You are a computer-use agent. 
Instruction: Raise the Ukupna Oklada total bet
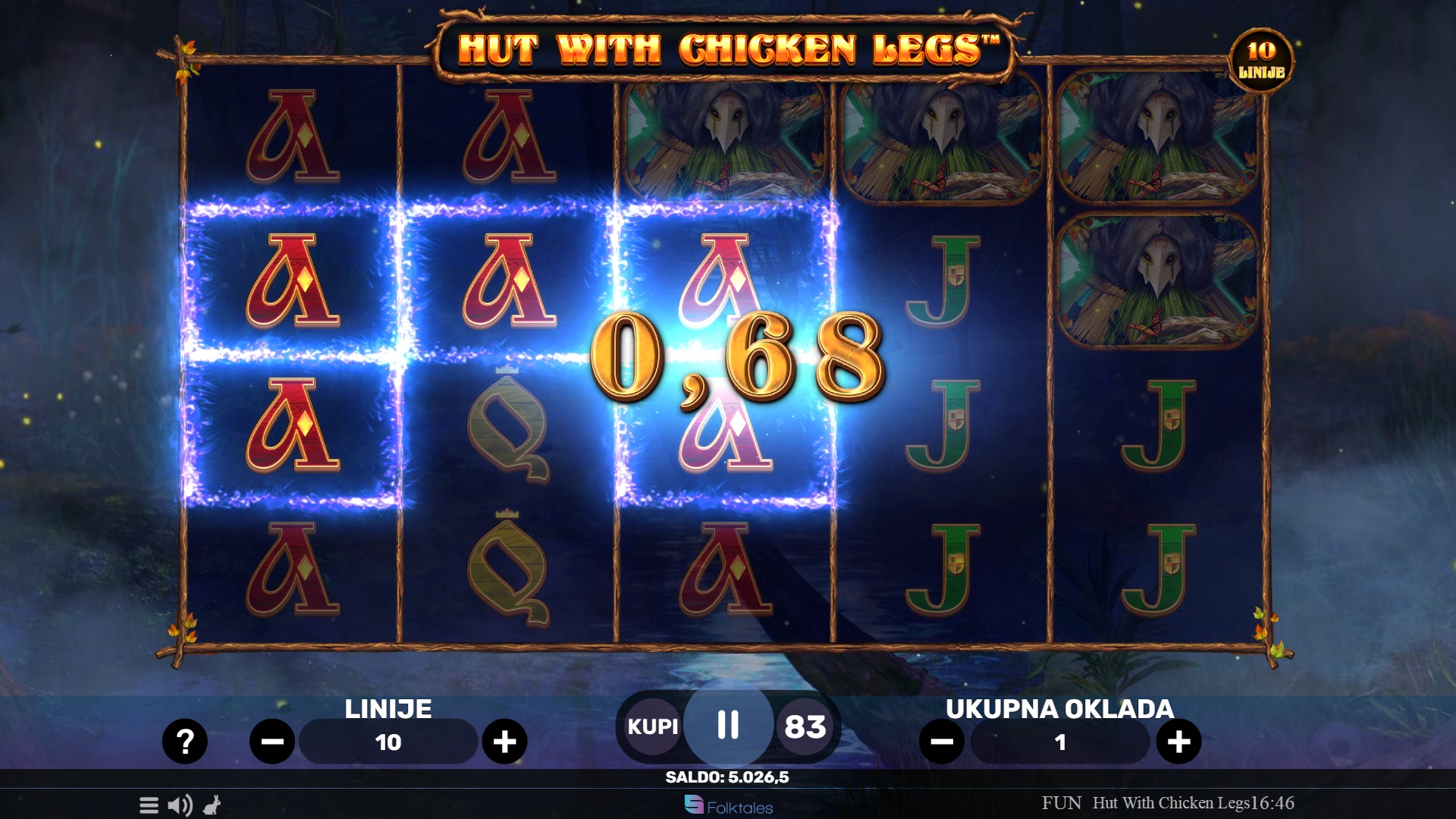[1178, 741]
